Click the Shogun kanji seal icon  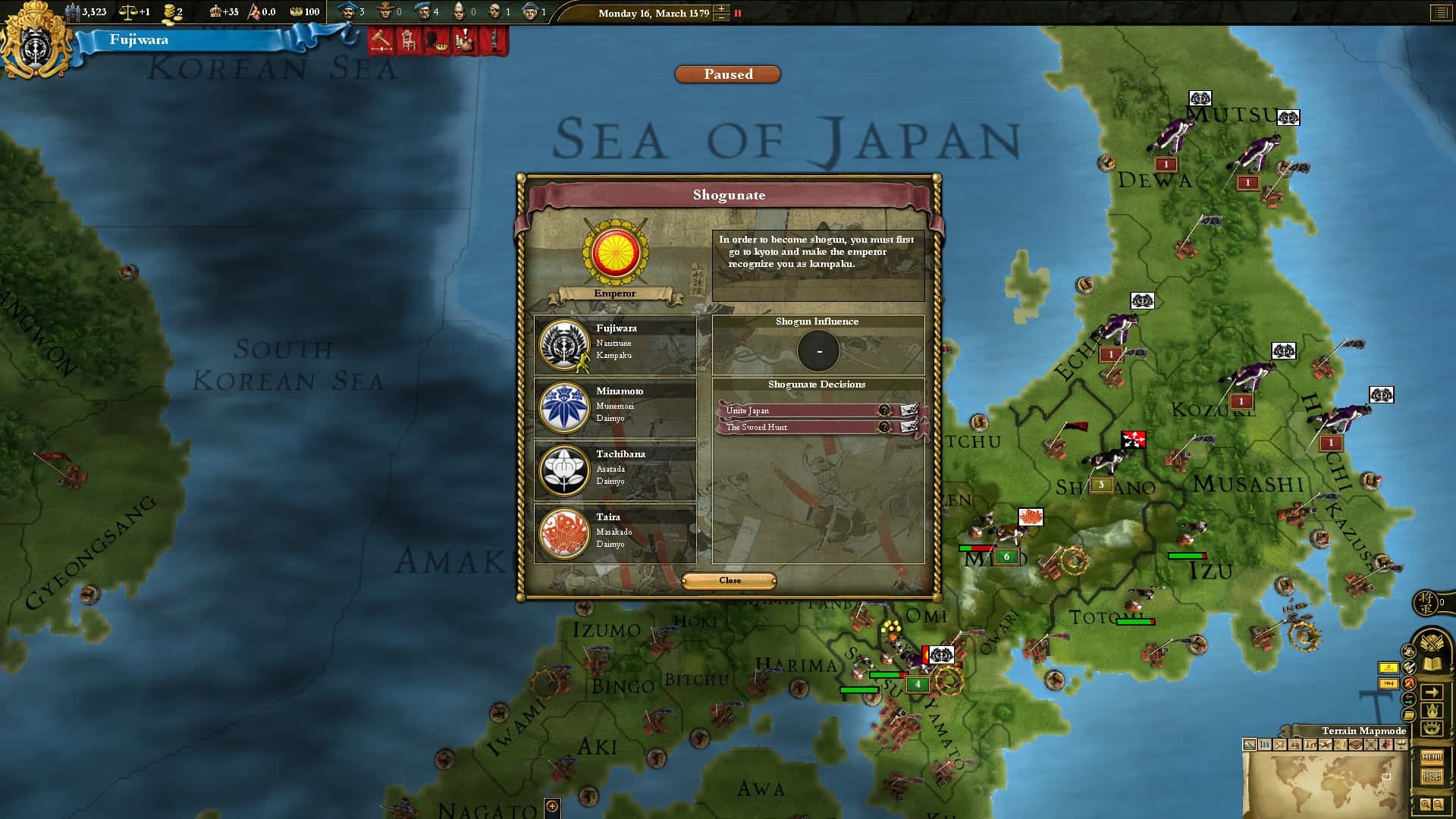point(1426,601)
